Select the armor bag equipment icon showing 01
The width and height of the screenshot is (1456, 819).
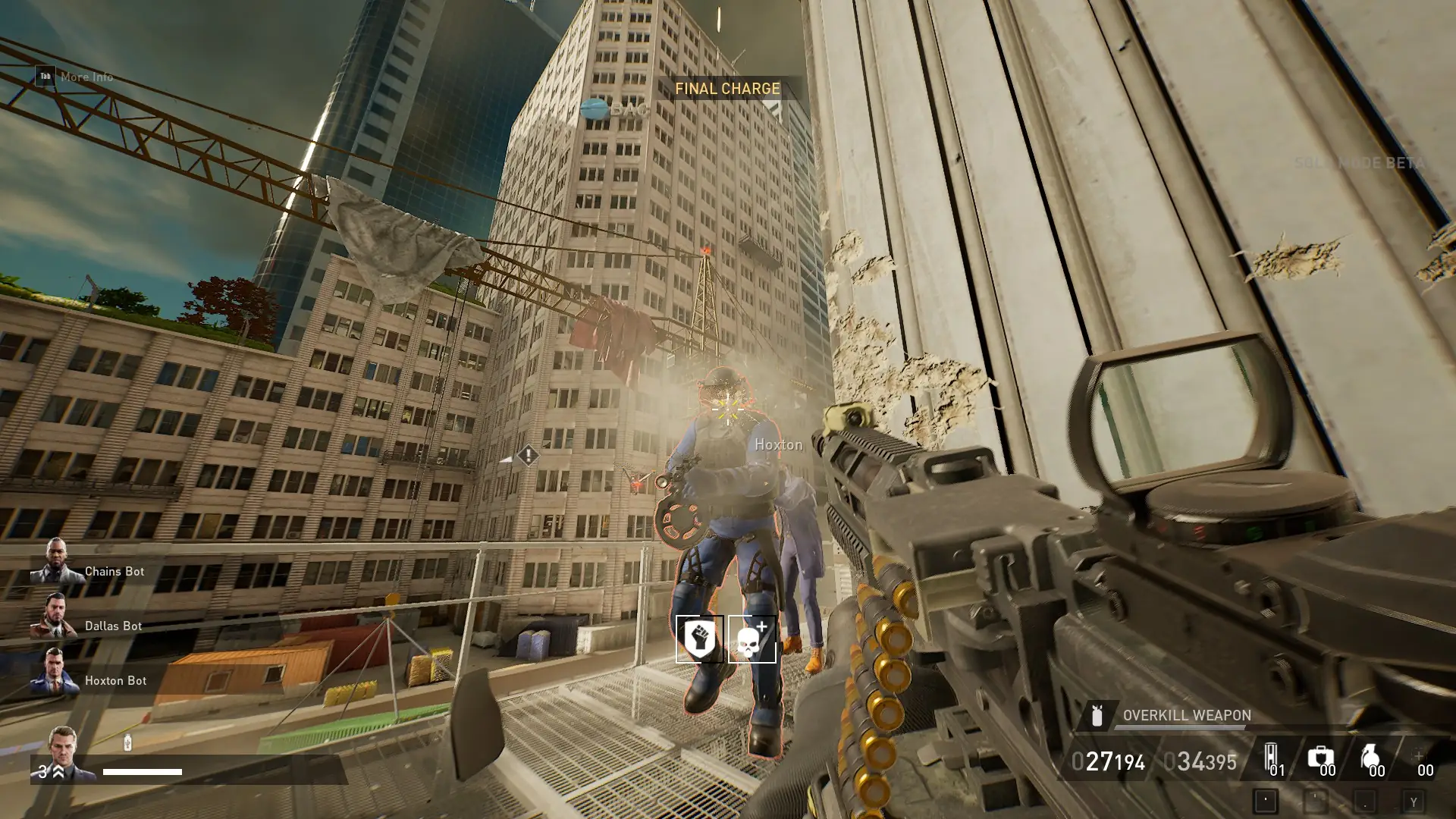pyautogui.click(x=1271, y=755)
